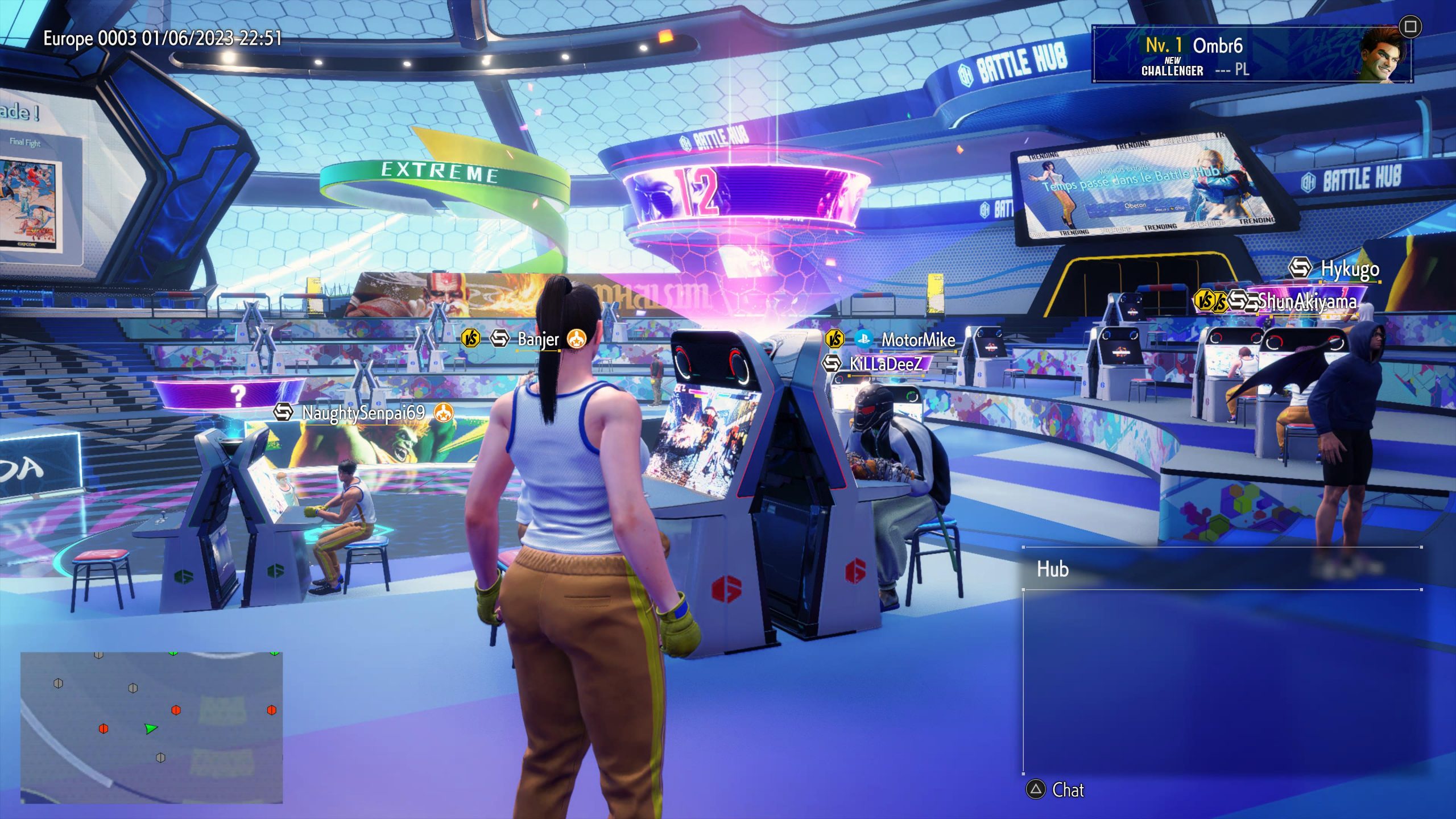Viewport: 1456px width, 819px height.
Task: Select the MotorMike player name tag
Action: (917, 340)
